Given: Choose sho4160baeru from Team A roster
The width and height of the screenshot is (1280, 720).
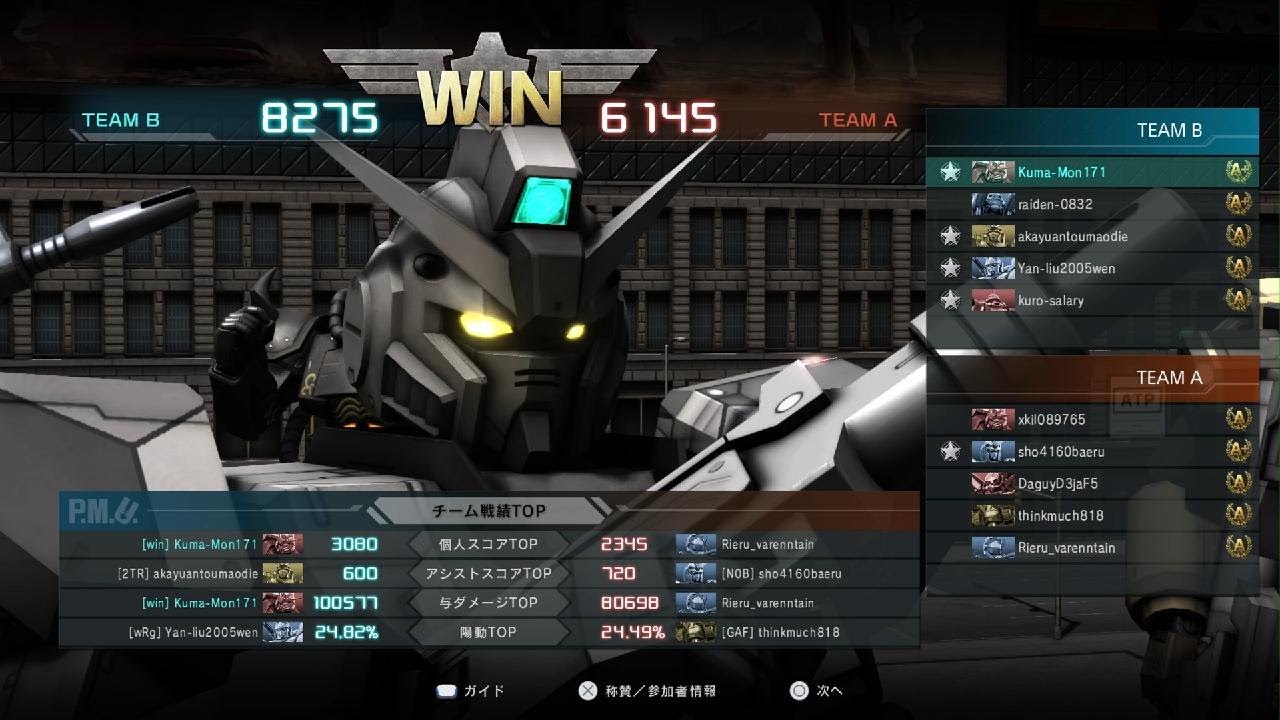Looking at the screenshot, I should point(1060,452).
